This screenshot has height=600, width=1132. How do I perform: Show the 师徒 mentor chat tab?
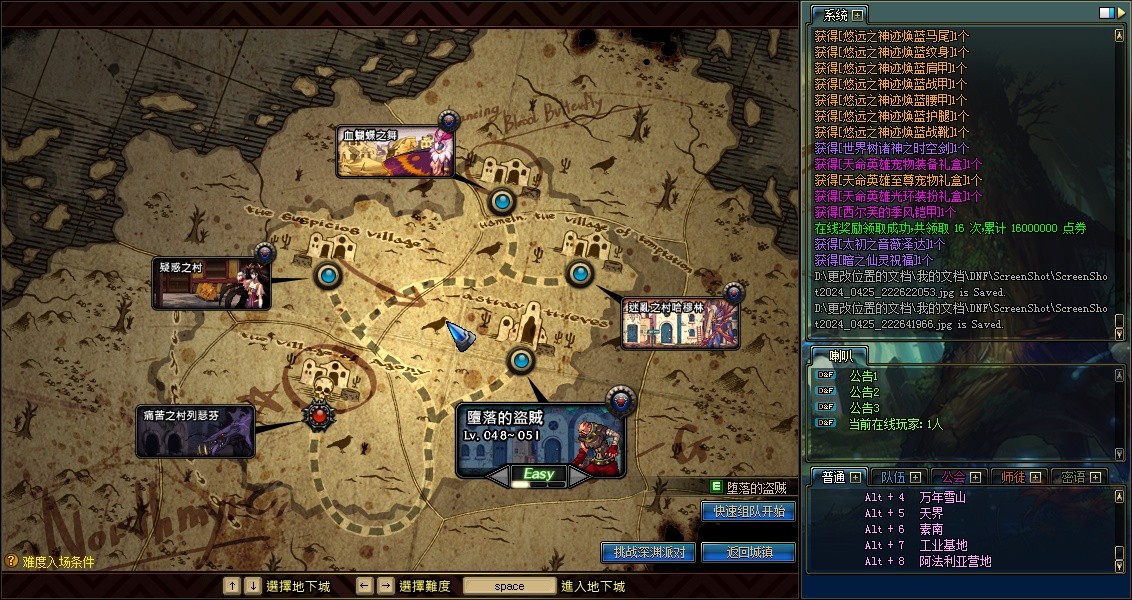[1014, 477]
